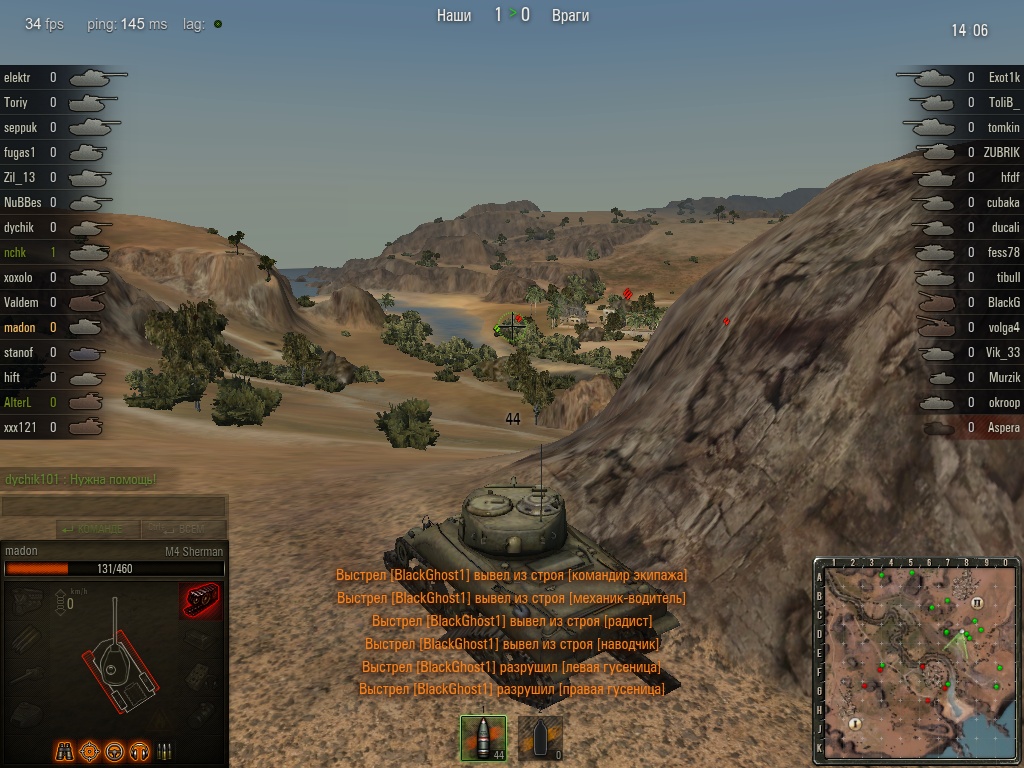
Task: Click the driver steering wheel crew icon
Action: 114,750
